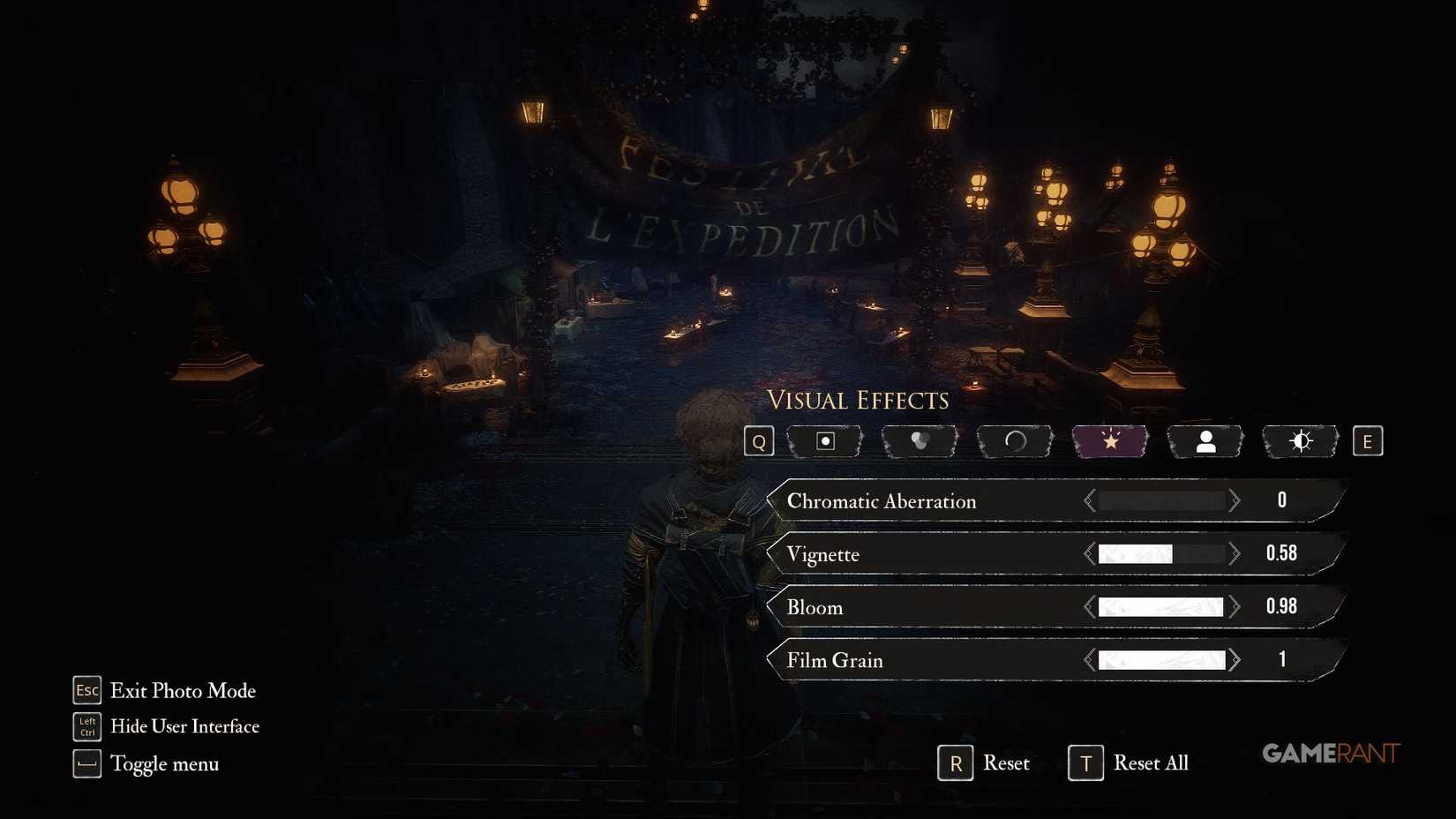Open the focus circle tab icon

coord(1014,441)
